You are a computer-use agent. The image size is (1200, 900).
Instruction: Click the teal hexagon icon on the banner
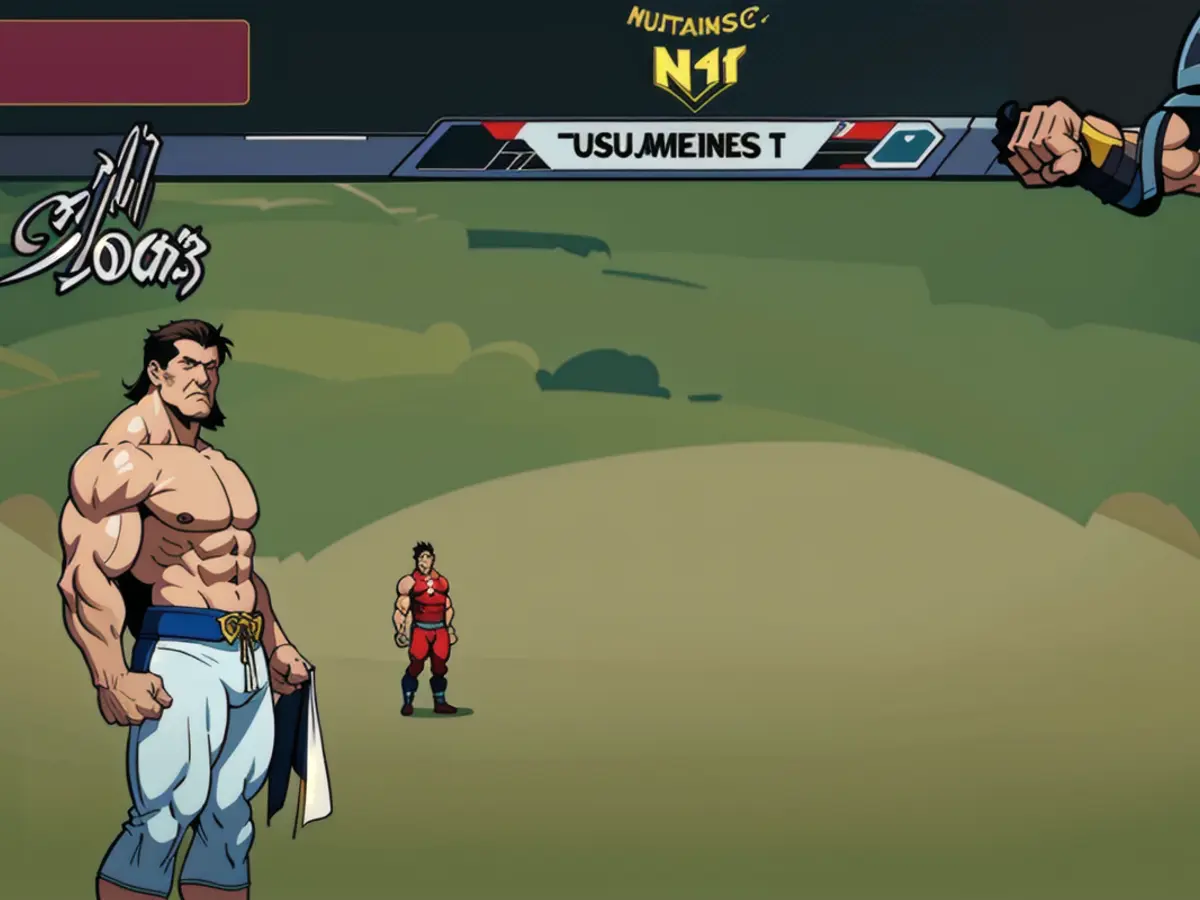tap(903, 146)
